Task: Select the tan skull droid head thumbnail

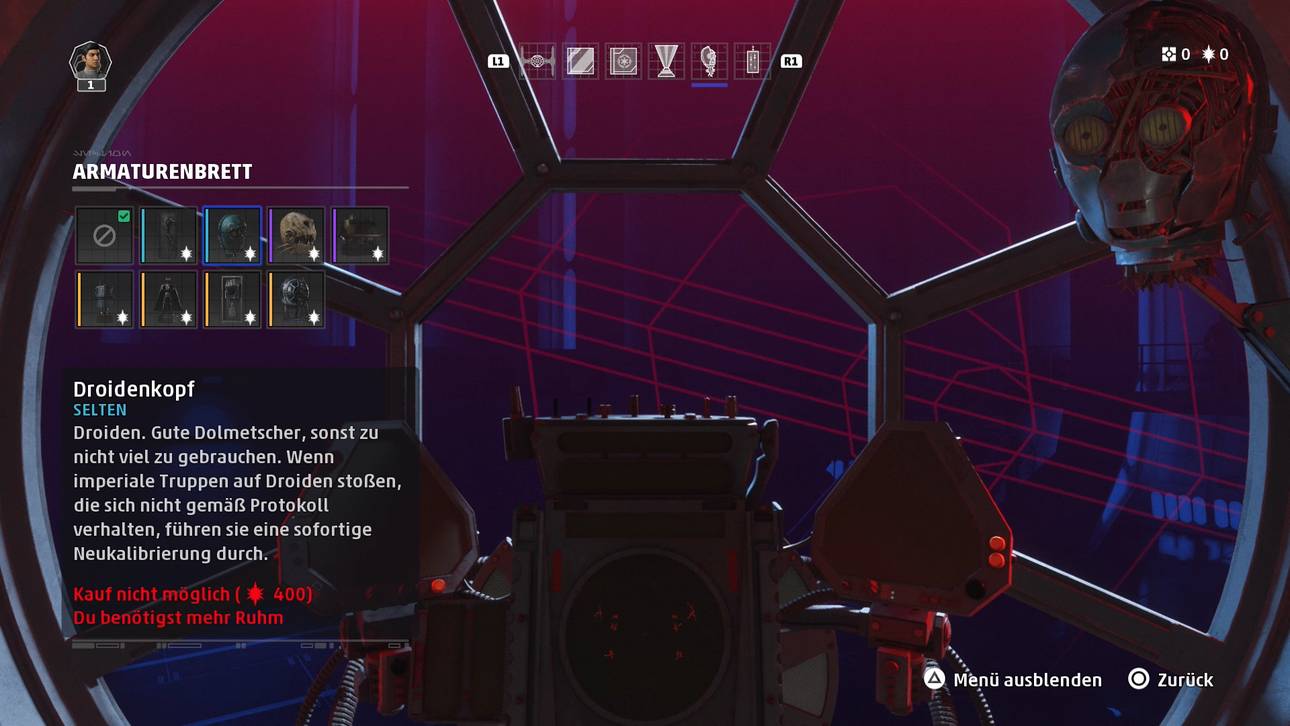Action: tap(296, 236)
